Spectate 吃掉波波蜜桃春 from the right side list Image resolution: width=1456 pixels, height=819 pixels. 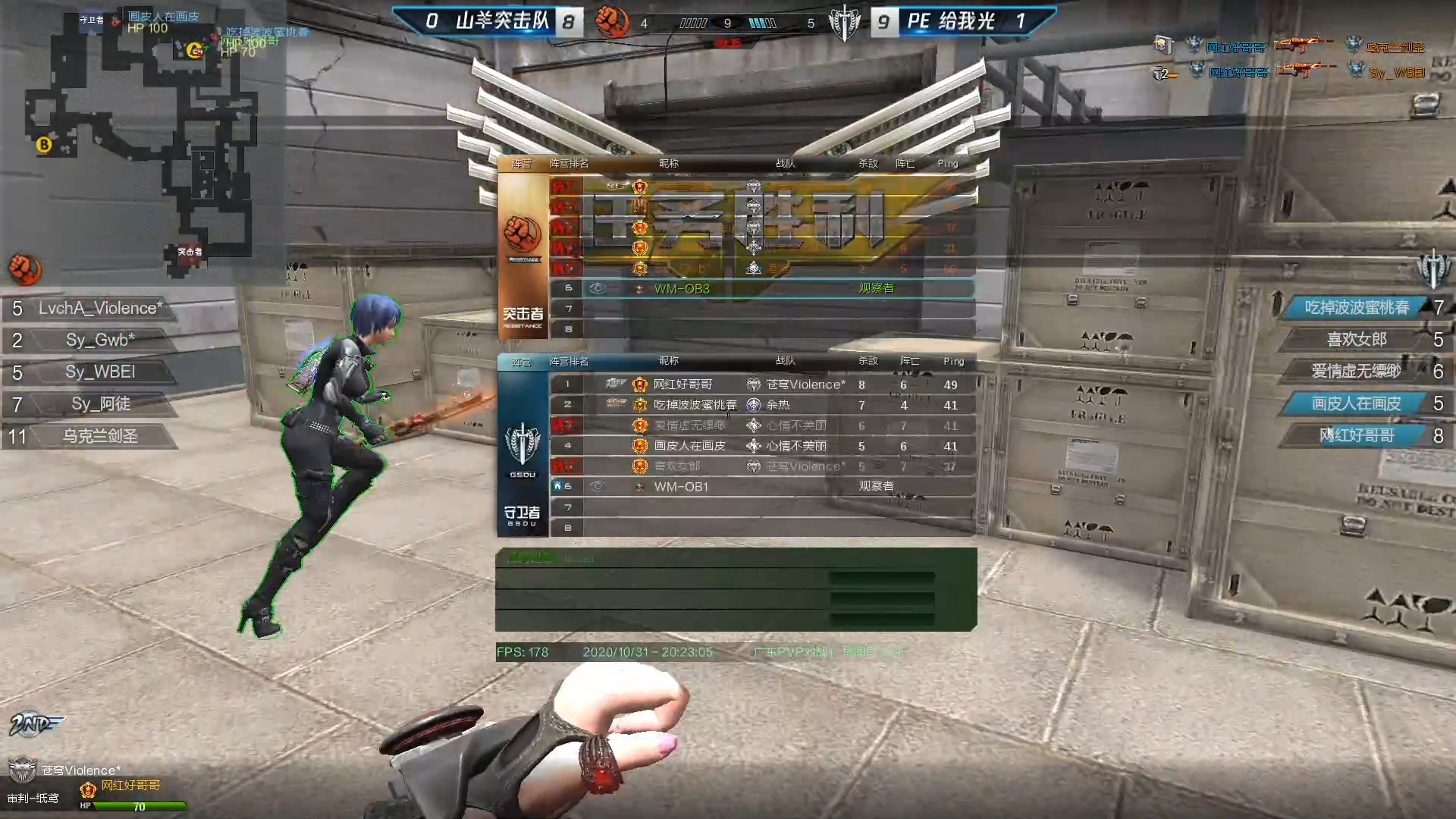click(1357, 307)
